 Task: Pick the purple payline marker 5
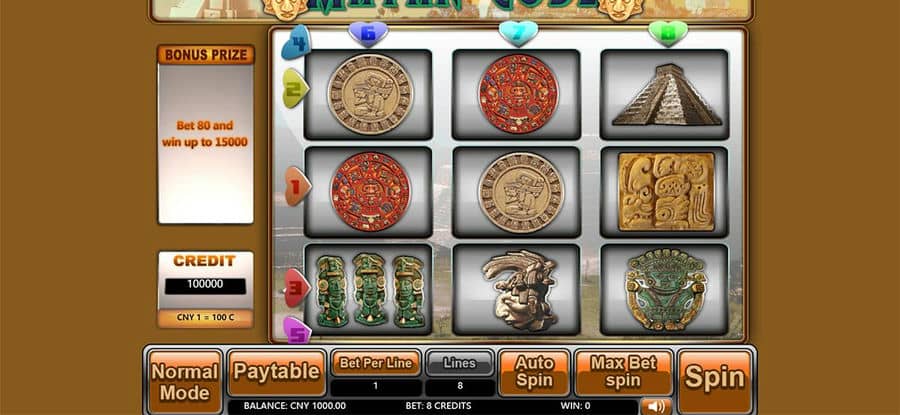297,329
